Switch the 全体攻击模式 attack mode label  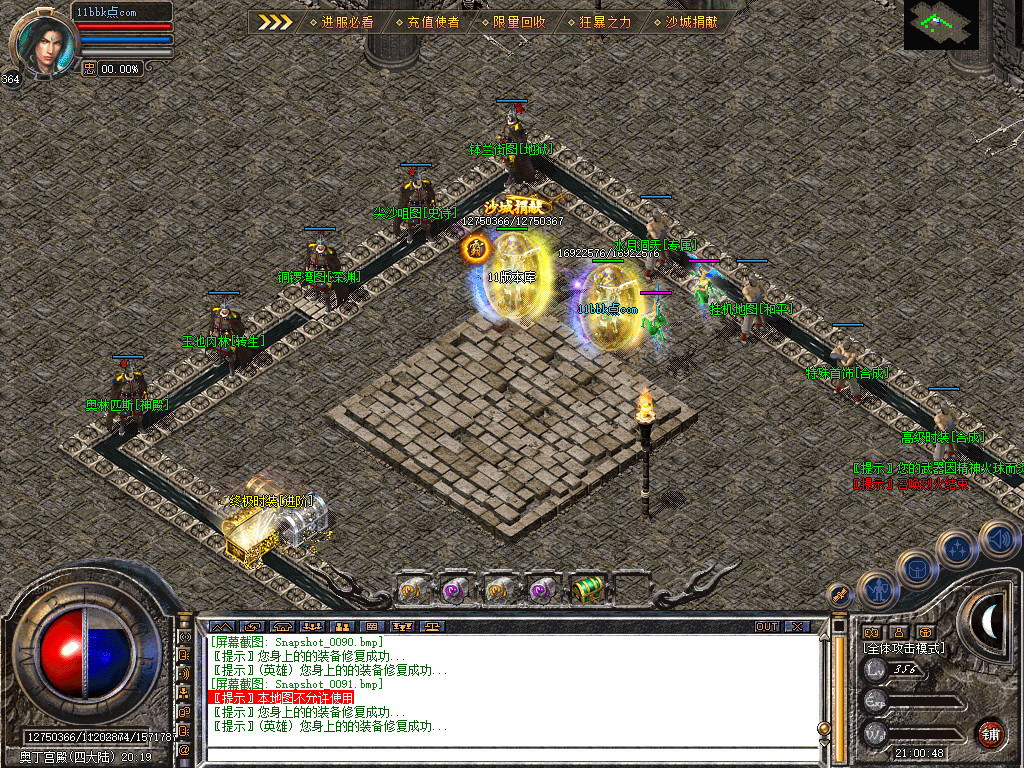click(903, 648)
